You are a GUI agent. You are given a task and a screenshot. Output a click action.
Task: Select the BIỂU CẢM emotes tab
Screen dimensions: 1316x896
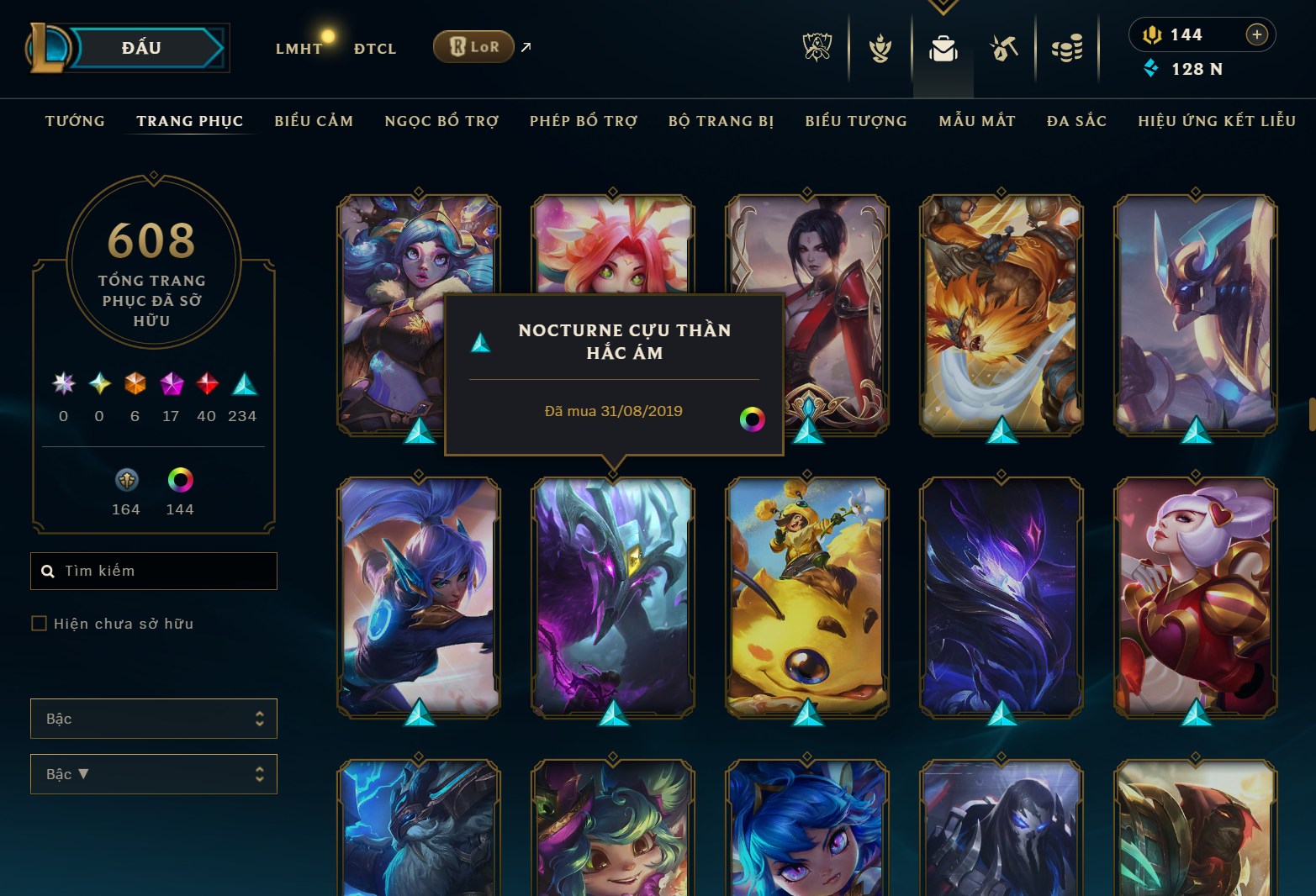coord(314,121)
